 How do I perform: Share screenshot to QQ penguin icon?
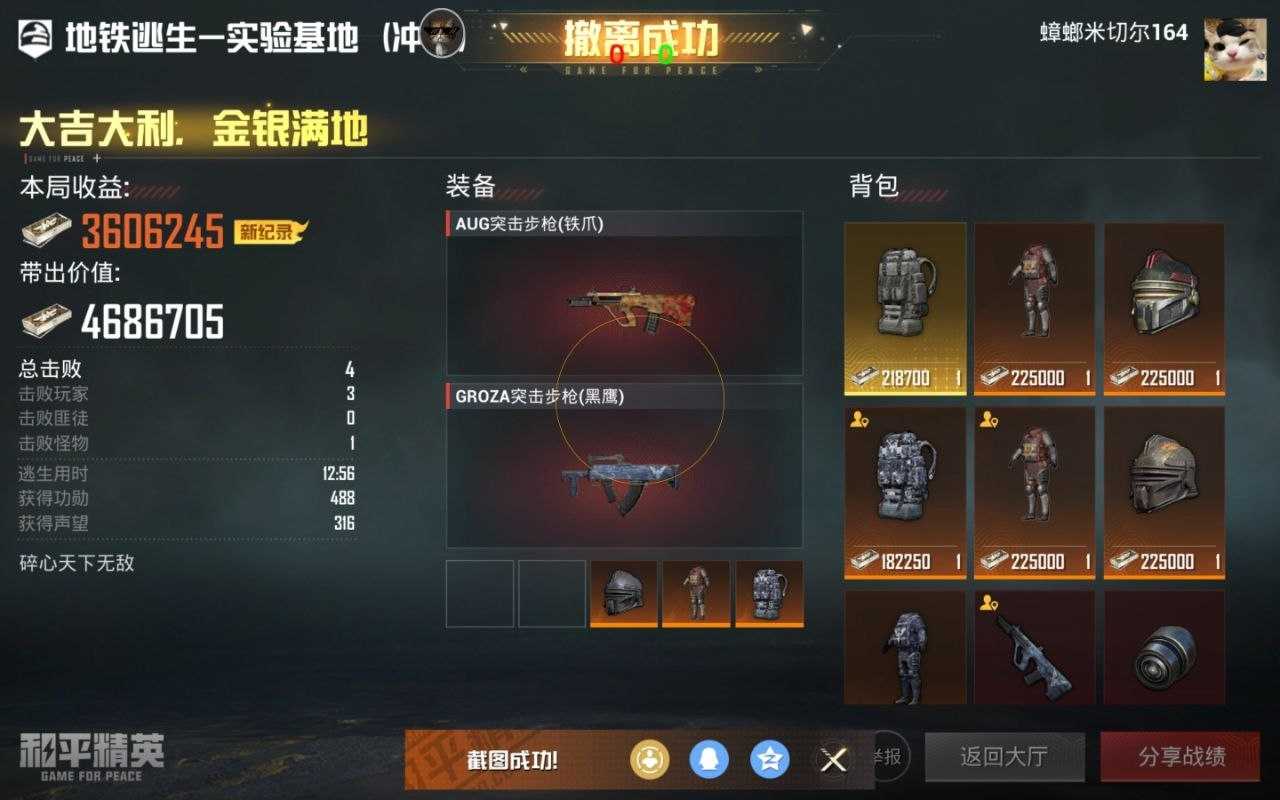709,760
